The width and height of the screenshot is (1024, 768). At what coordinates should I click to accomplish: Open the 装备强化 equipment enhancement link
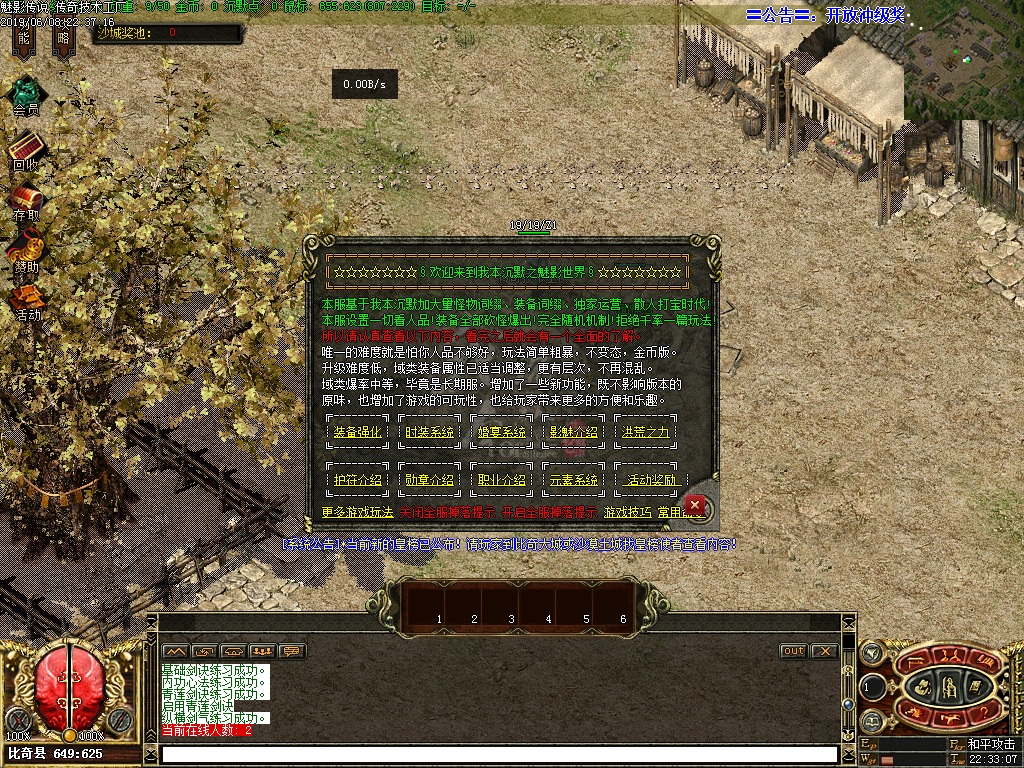click(357, 432)
